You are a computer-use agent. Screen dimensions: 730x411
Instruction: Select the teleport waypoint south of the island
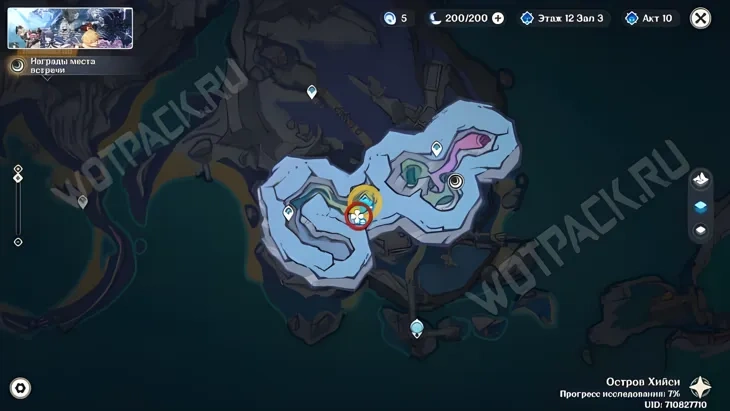417,327
